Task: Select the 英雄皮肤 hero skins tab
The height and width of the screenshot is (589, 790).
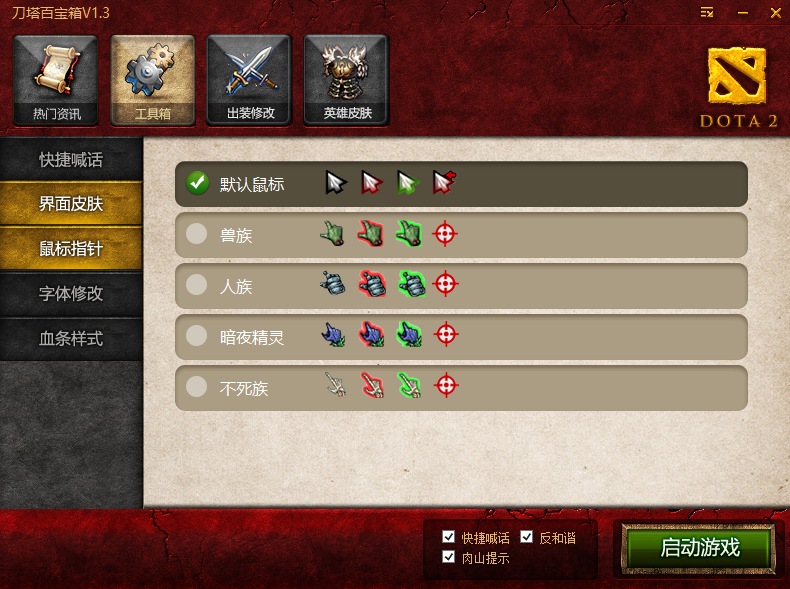Action: [346, 81]
